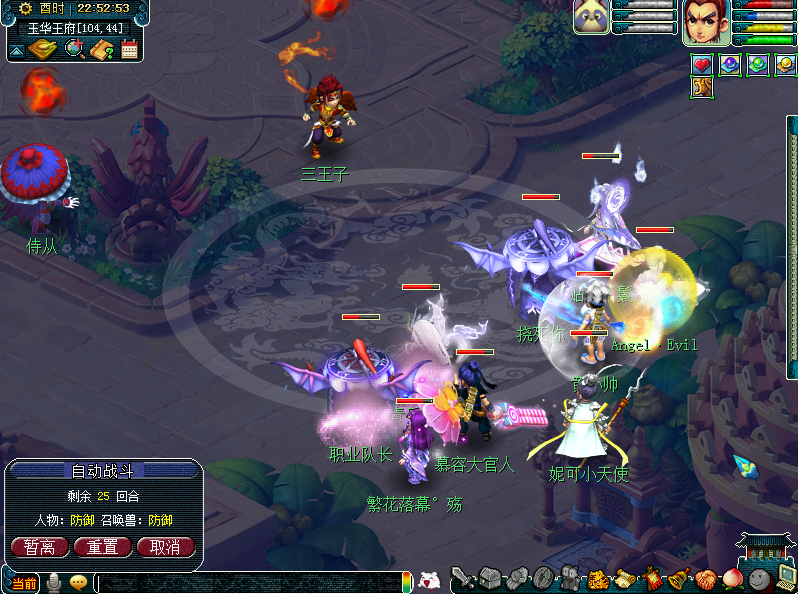
Task: Reset auto-battle with the 重置 button
Action: click(103, 547)
